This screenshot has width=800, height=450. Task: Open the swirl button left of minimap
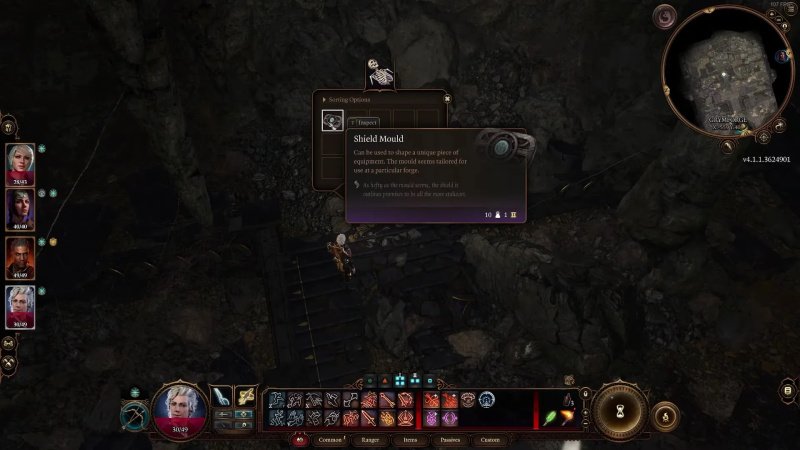tap(664, 17)
